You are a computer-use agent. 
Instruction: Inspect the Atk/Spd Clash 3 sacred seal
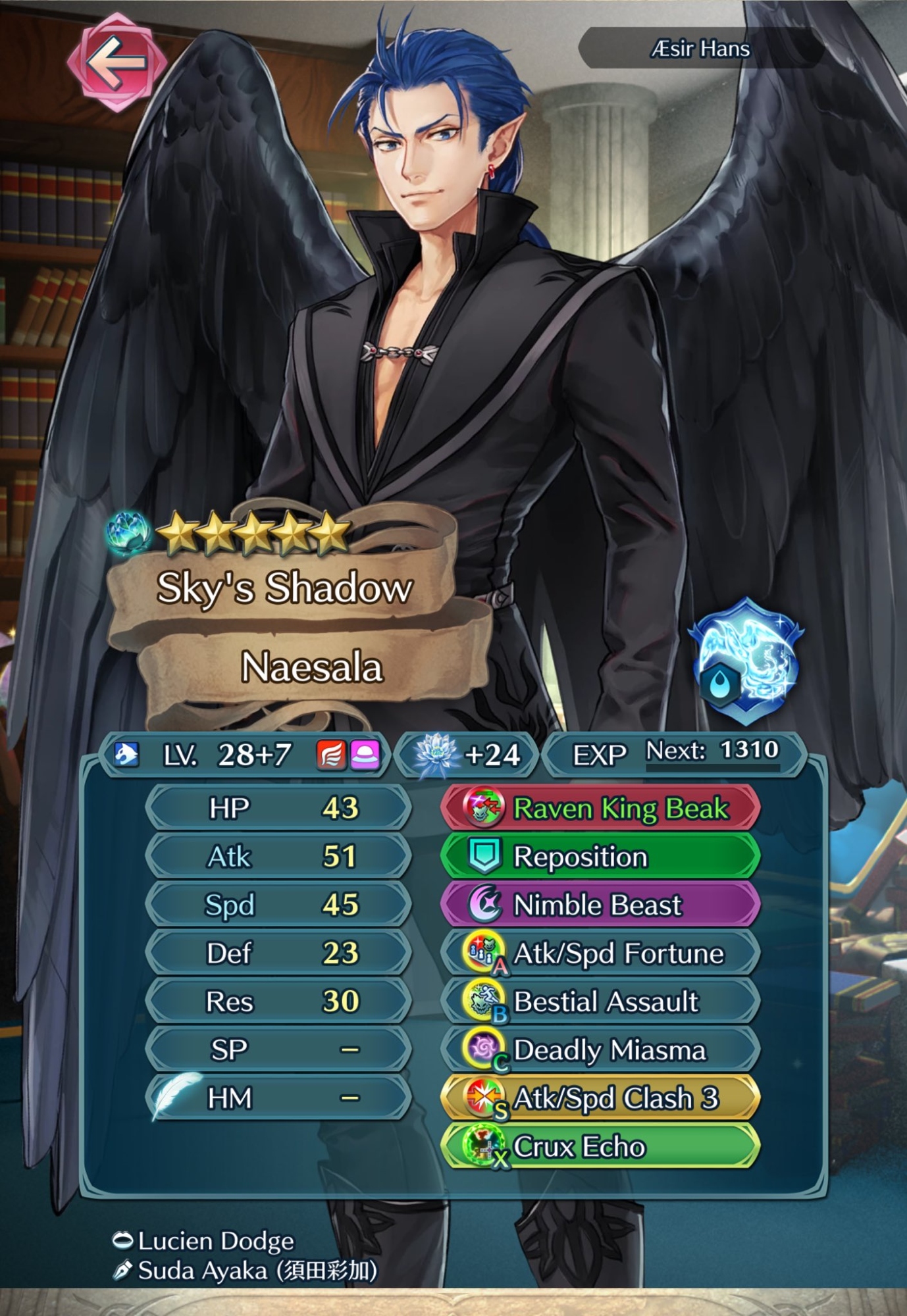pyautogui.click(x=600, y=1098)
